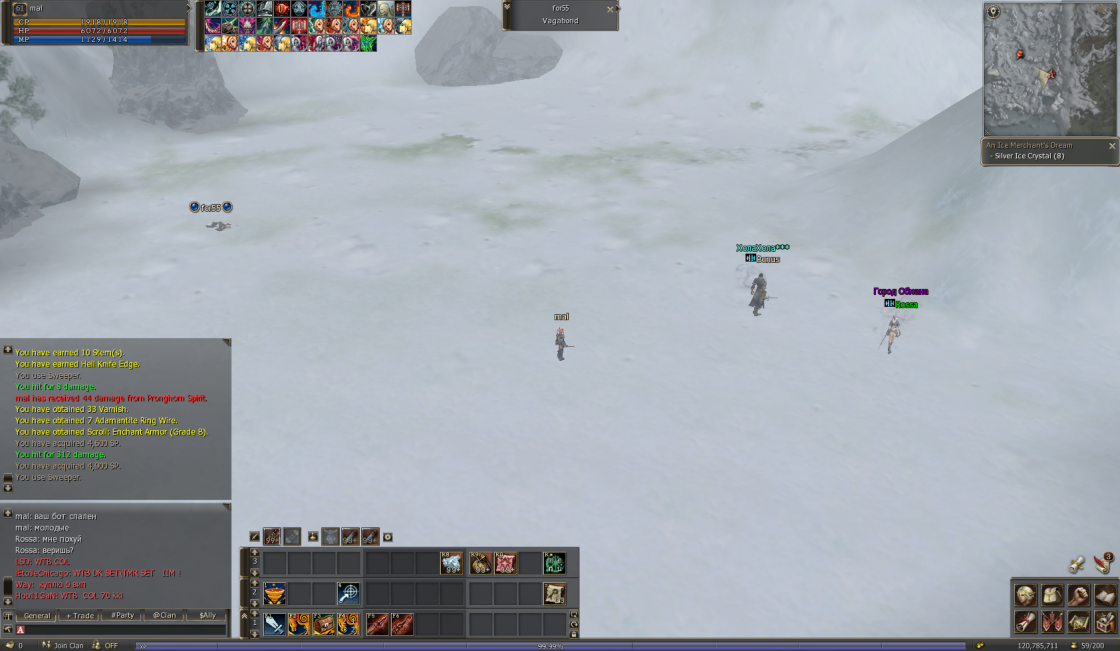Open the clan crossed-flags icon

pyautogui.click(x=1052, y=622)
